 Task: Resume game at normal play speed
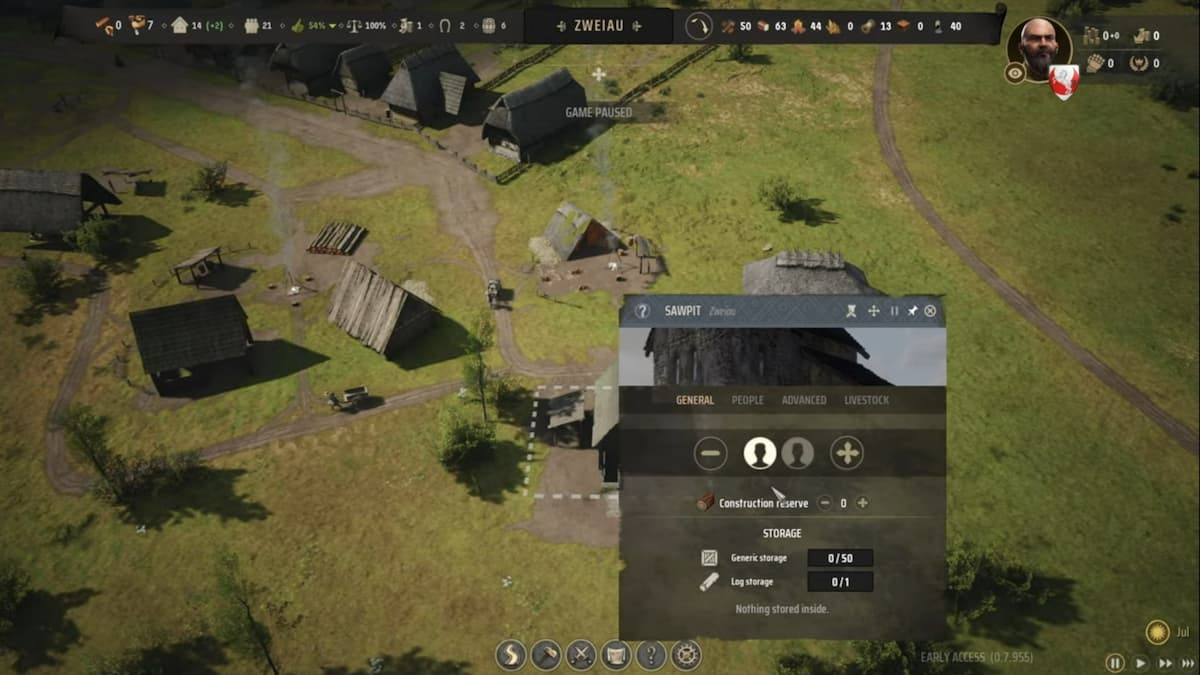1140,662
